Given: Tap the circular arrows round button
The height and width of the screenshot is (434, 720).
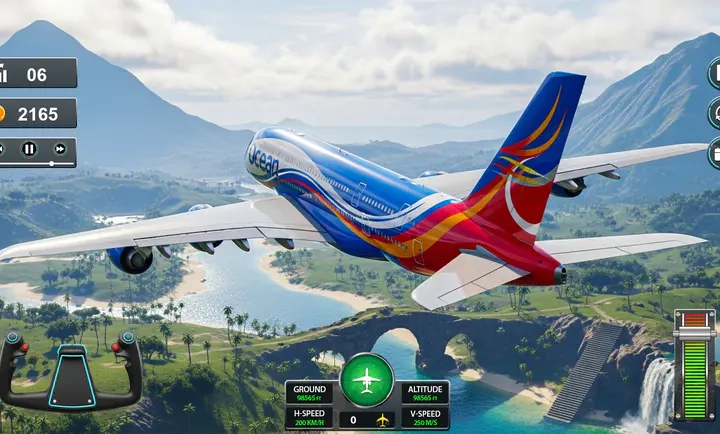Looking at the screenshot, I should coord(714,111).
